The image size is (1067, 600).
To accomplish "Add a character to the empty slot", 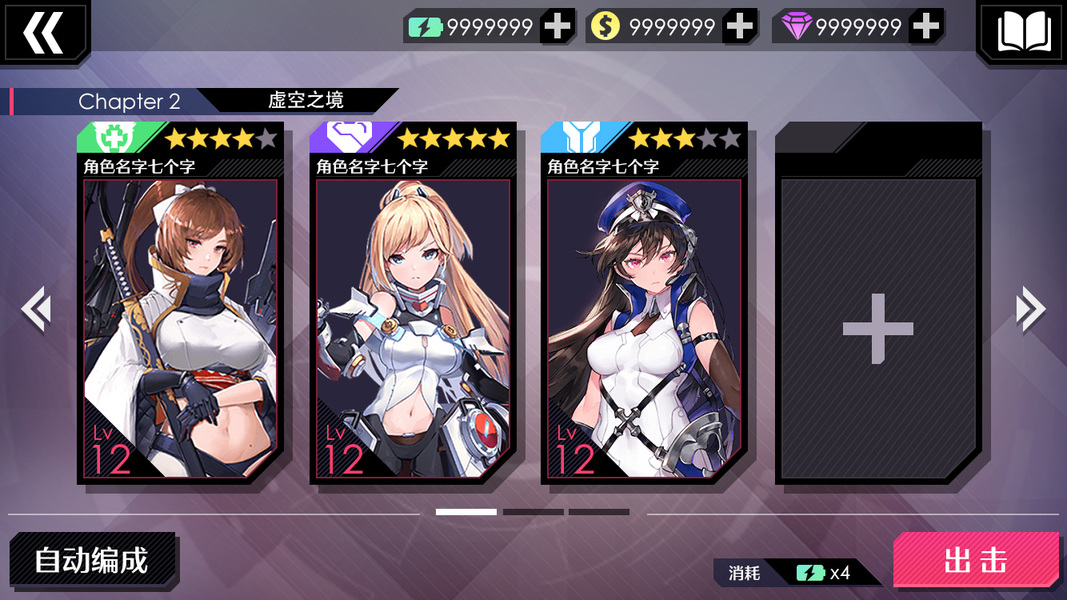I will pyautogui.click(x=877, y=328).
